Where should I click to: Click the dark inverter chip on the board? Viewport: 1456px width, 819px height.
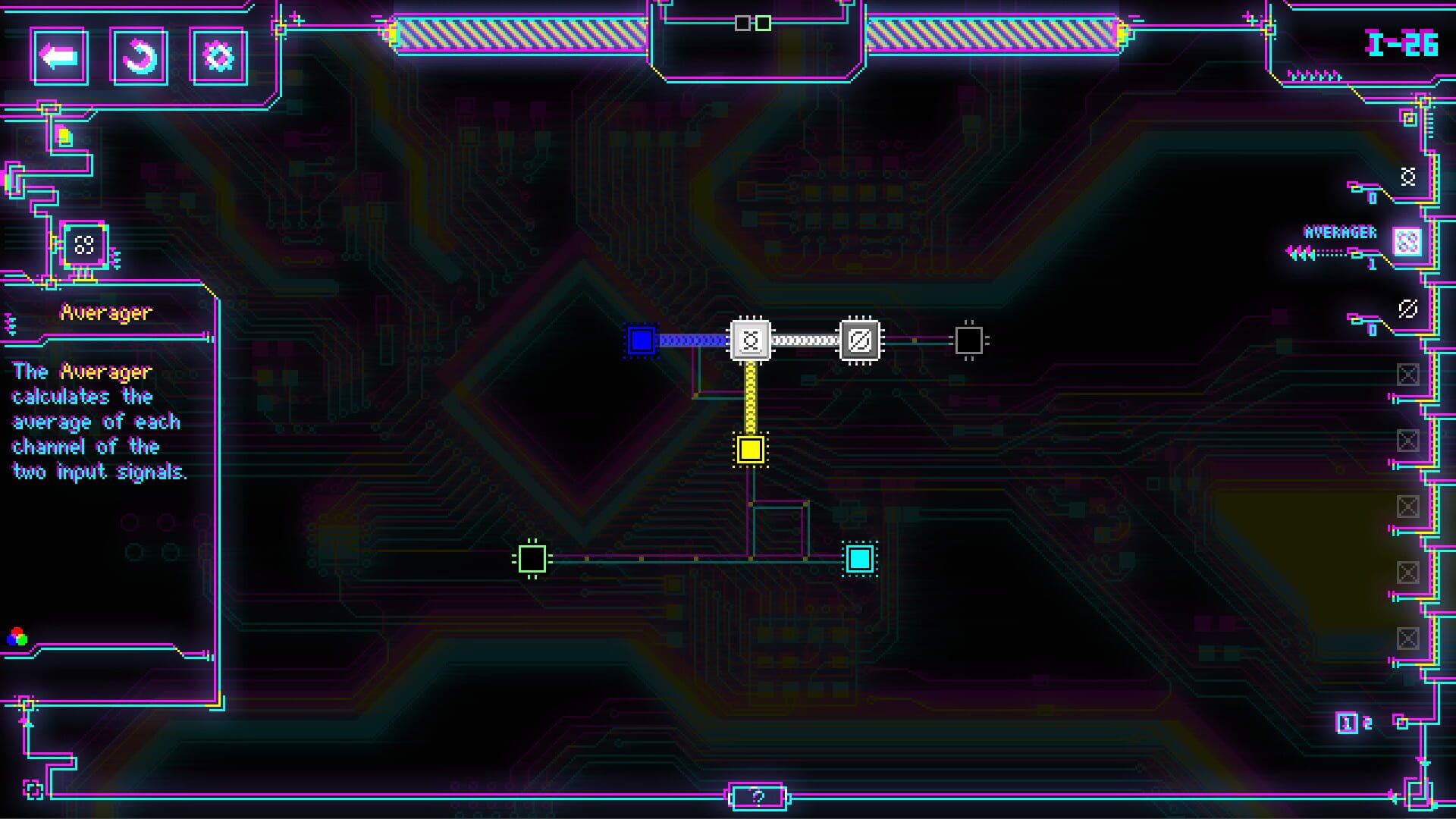click(x=859, y=341)
